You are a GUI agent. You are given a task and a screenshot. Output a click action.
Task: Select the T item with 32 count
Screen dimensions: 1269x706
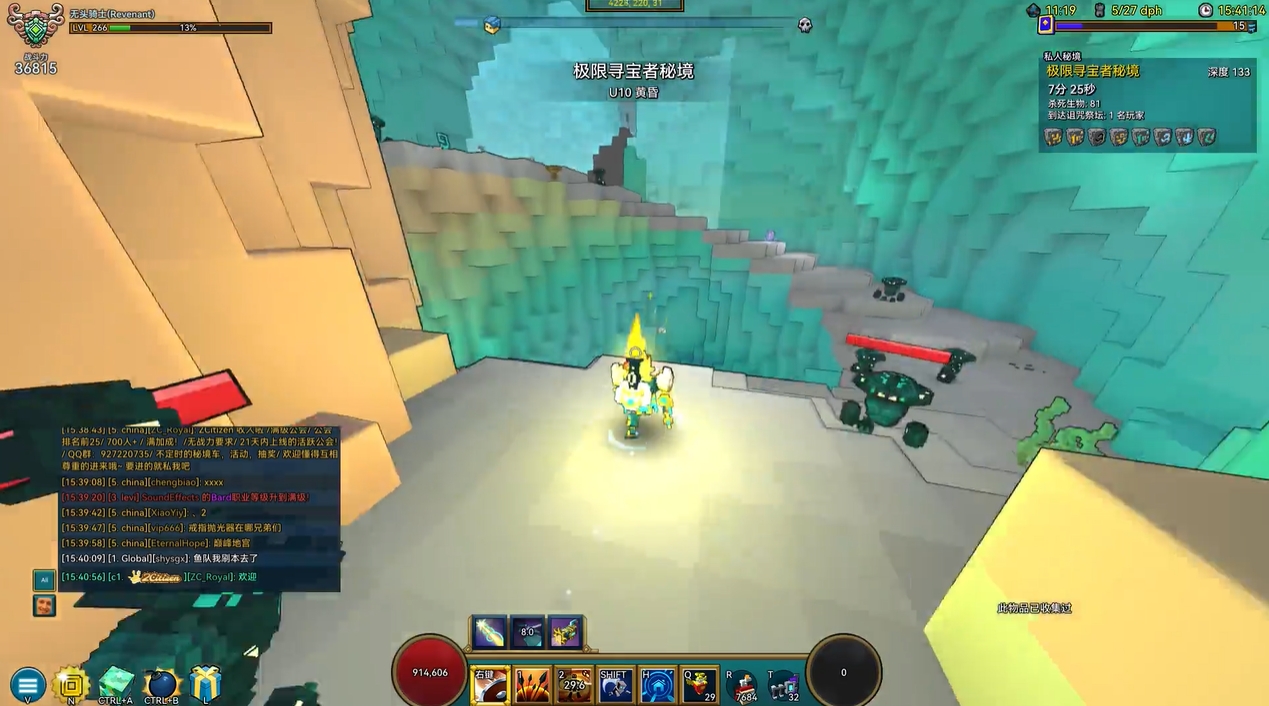(x=784, y=686)
